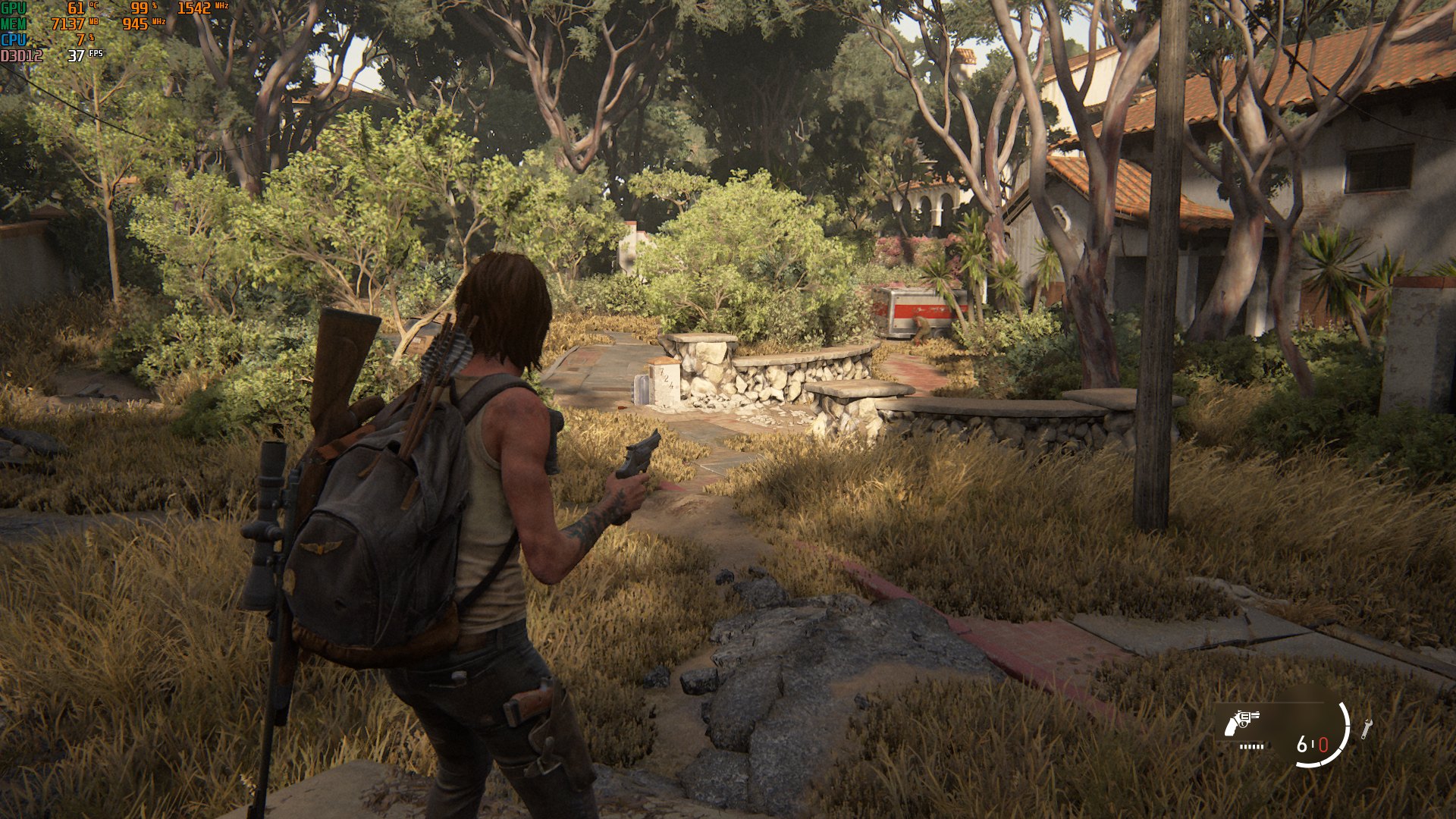Select the equipped revolver weapon icon
This screenshot has height=819, width=1456.
[x=1241, y=723]
